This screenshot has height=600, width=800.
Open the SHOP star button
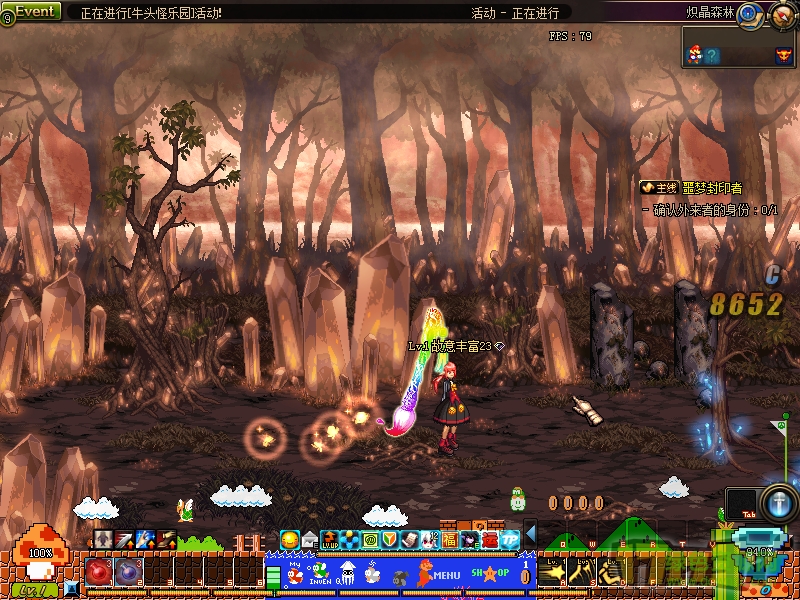tap(491, 574)
